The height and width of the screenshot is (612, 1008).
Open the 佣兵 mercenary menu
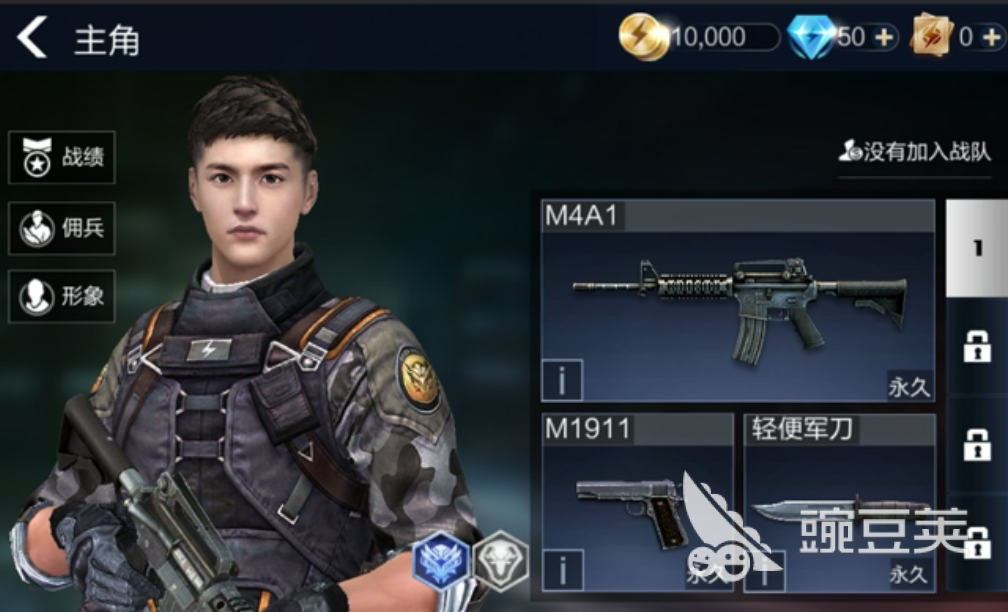click(62, 227)
